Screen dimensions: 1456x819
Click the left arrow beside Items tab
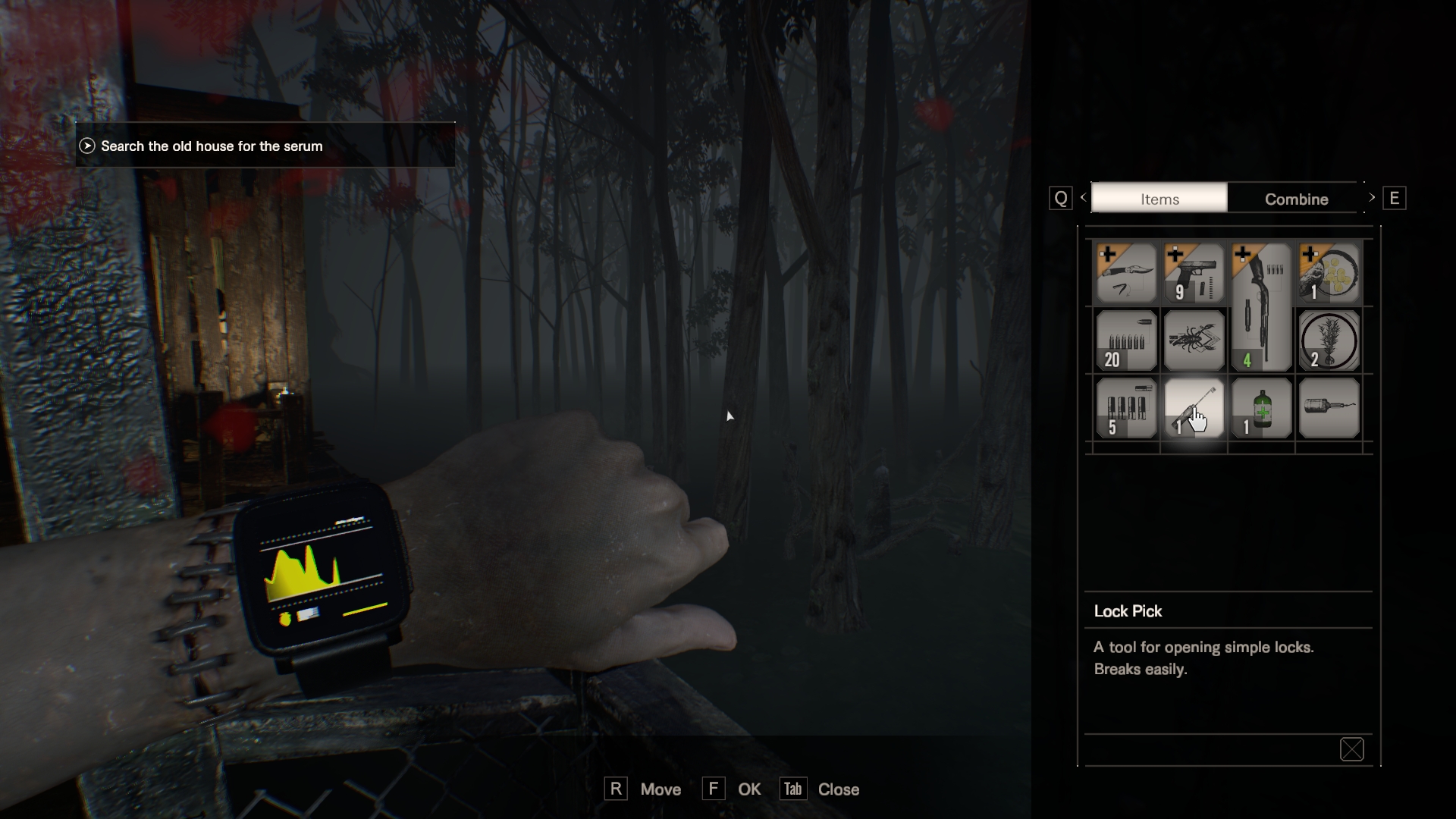point(1083,198)
